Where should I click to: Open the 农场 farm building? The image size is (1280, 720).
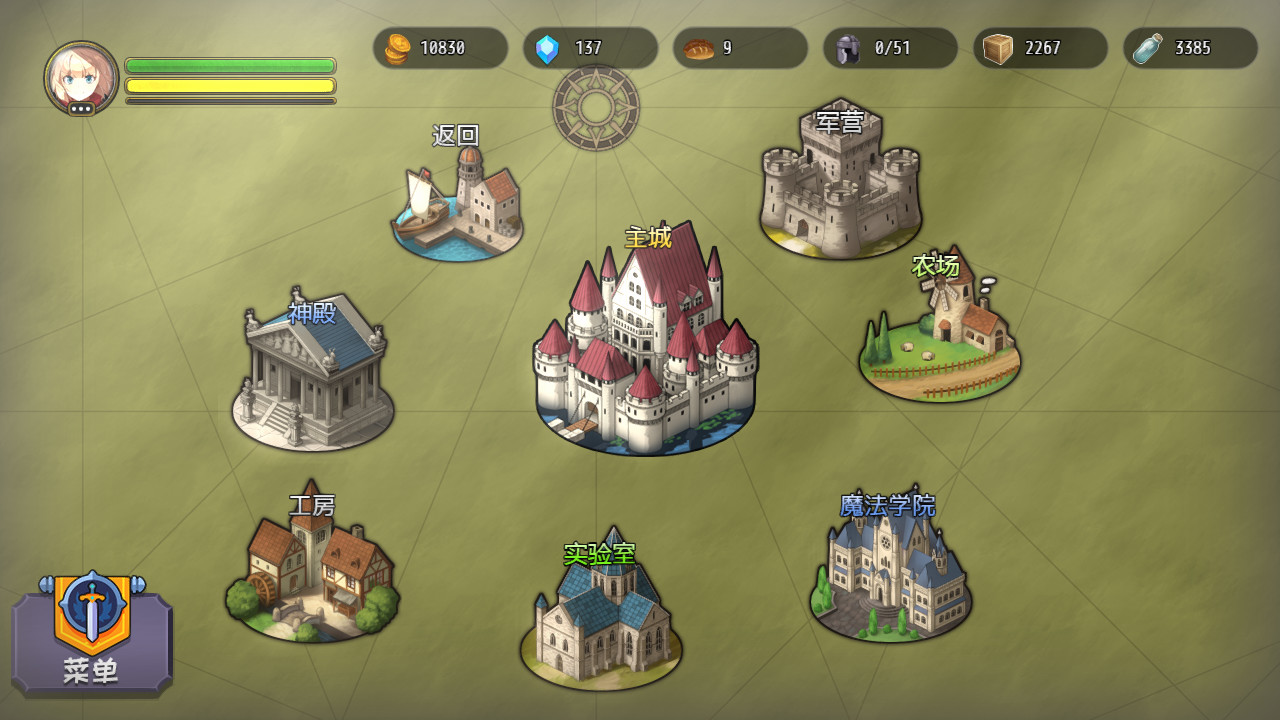click(939, 335)
